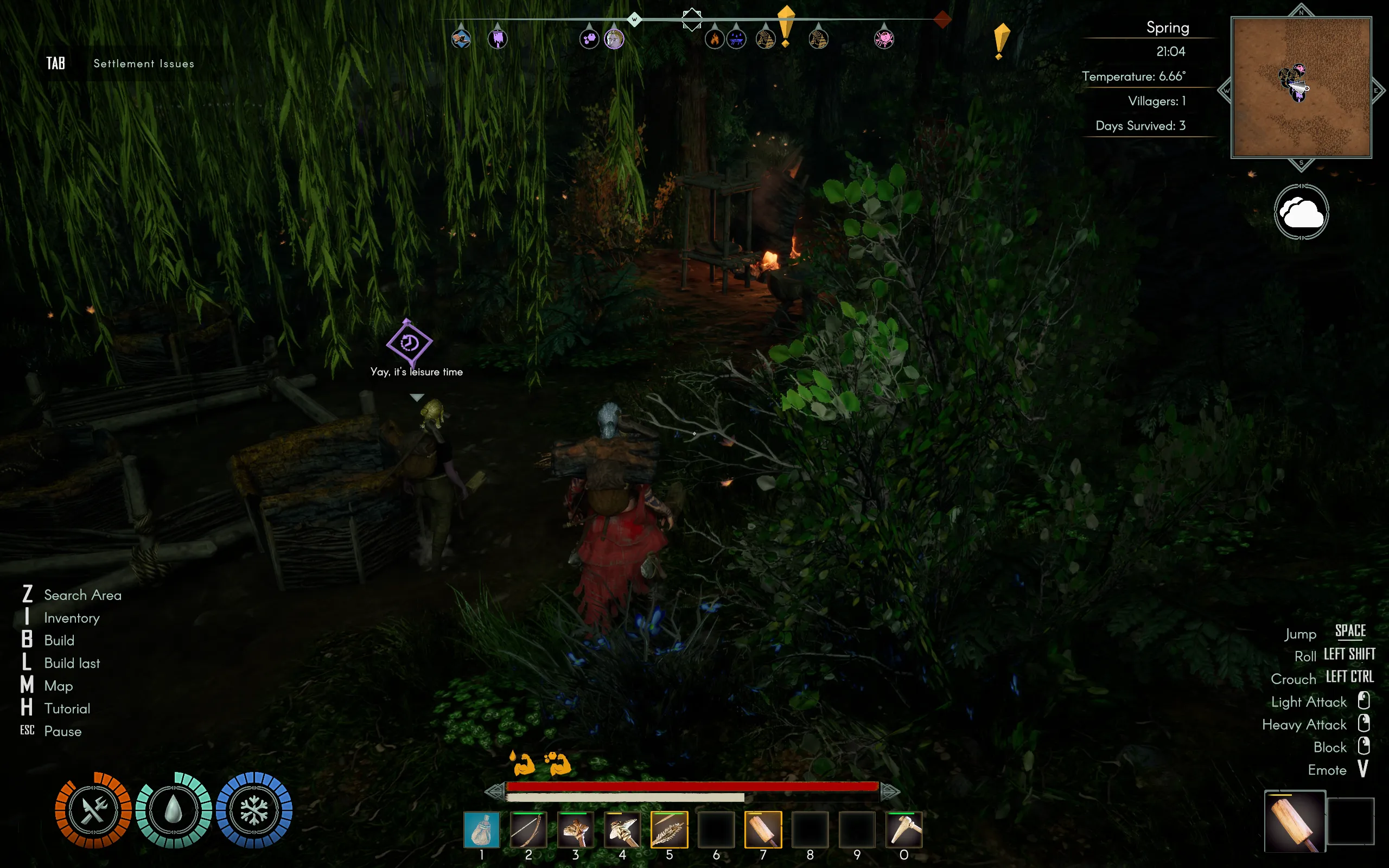
Task: Click the villager portrait on the event timeline
Action: pyautogui.click(x=614, y=39)
